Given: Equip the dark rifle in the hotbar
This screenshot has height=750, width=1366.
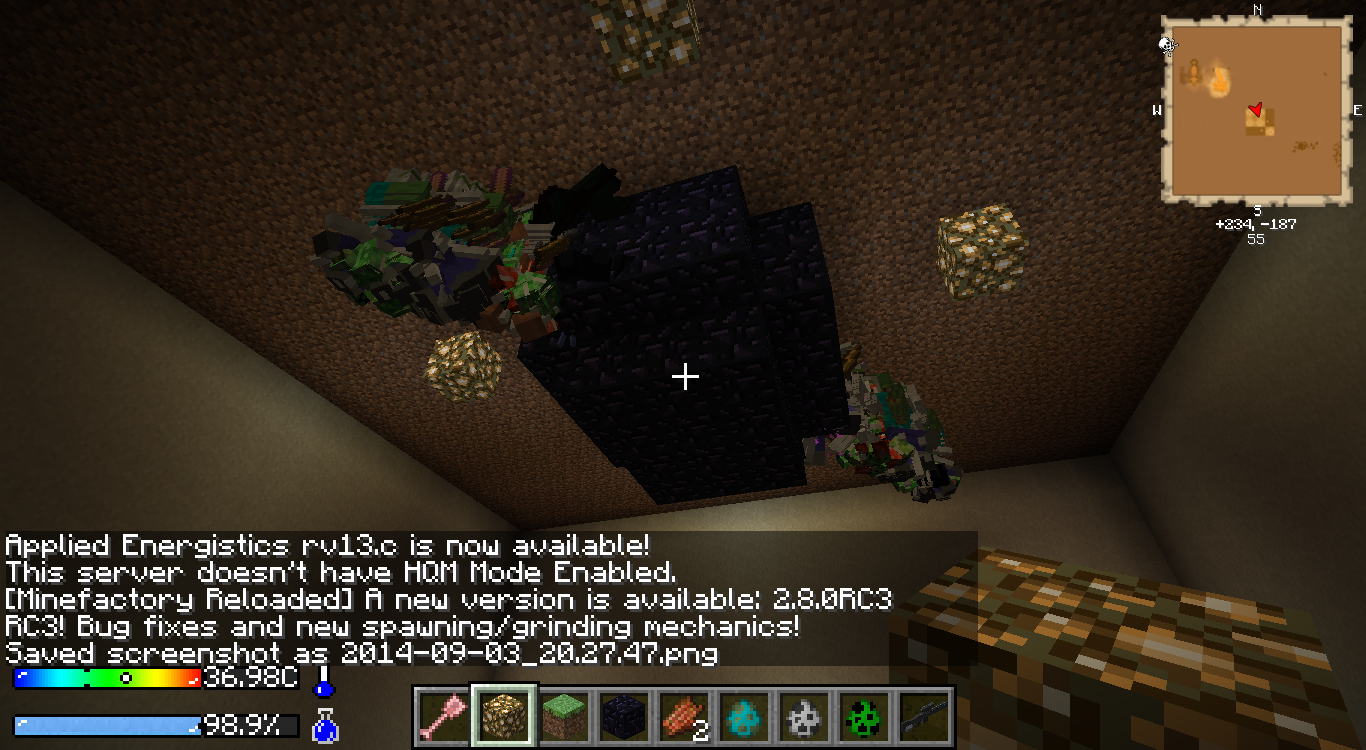Looking at the screenshot, I should coord(924,716).
